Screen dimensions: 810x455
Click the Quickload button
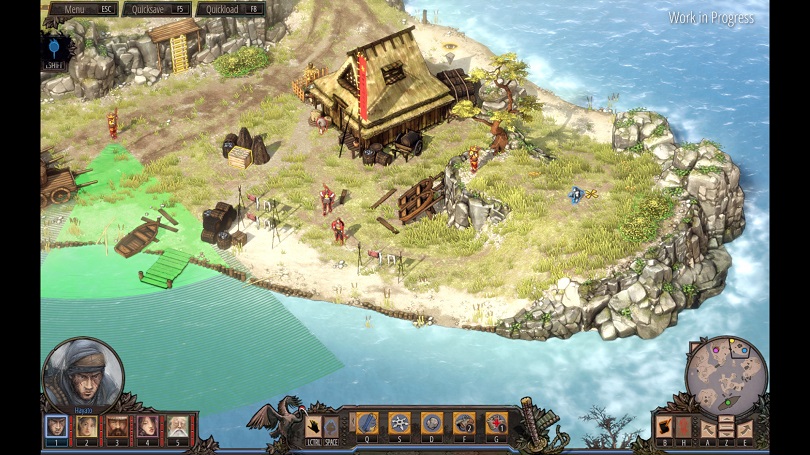230,9
